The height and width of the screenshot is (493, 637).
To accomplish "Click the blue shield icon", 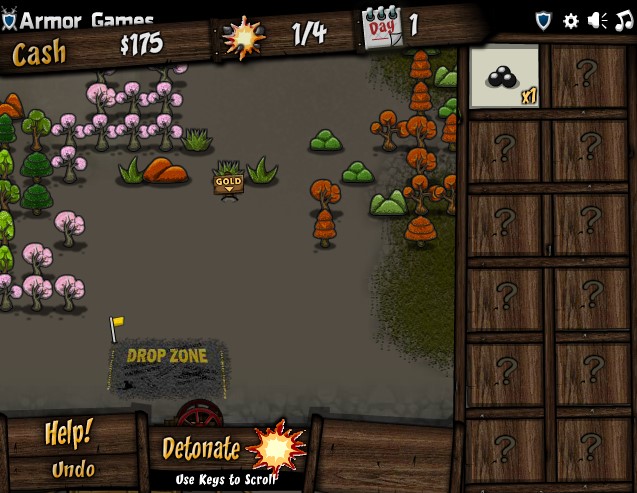I will 544,20.
